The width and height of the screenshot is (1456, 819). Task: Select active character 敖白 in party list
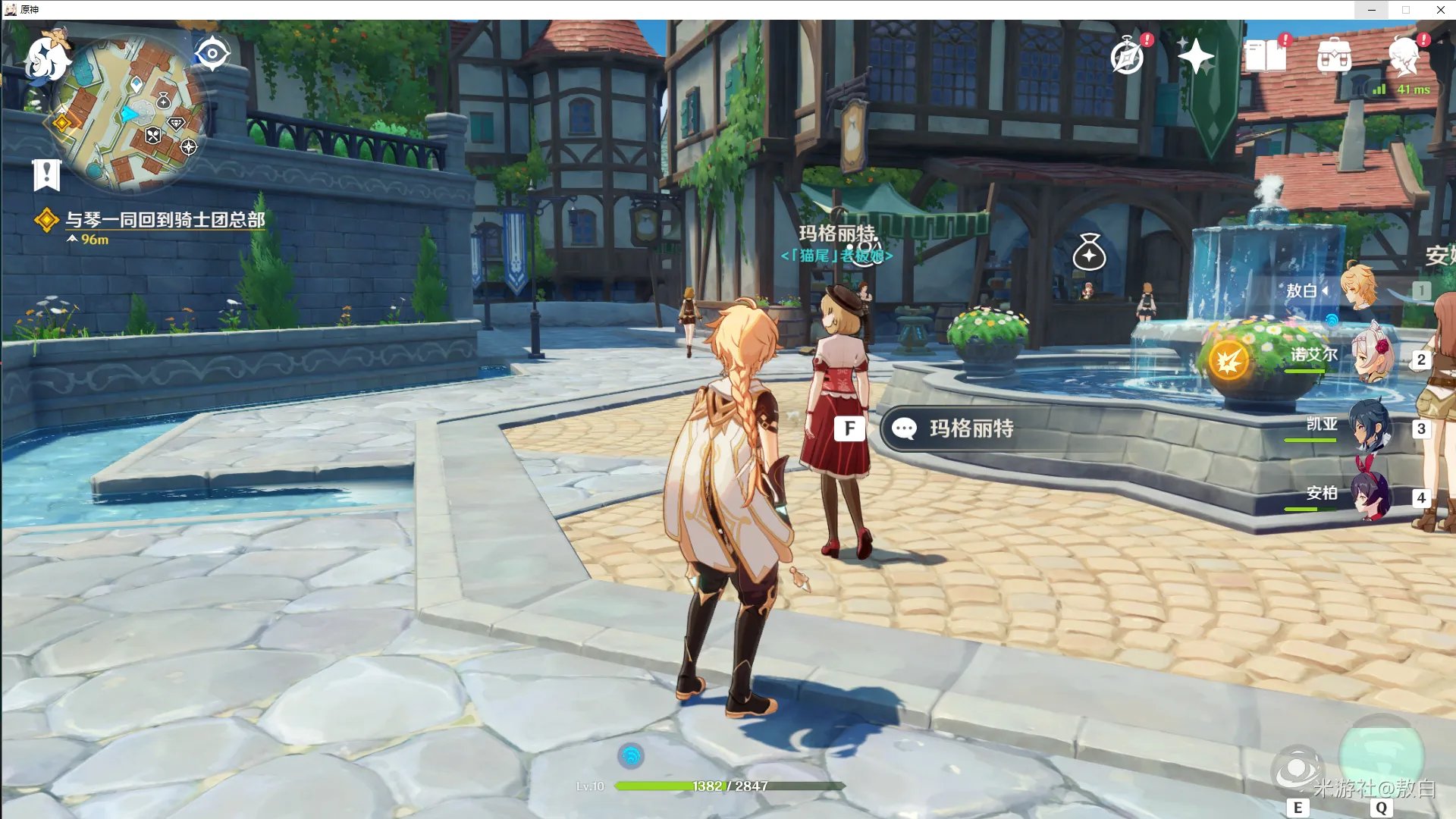pyautogui.click(x=1357, y=289)
